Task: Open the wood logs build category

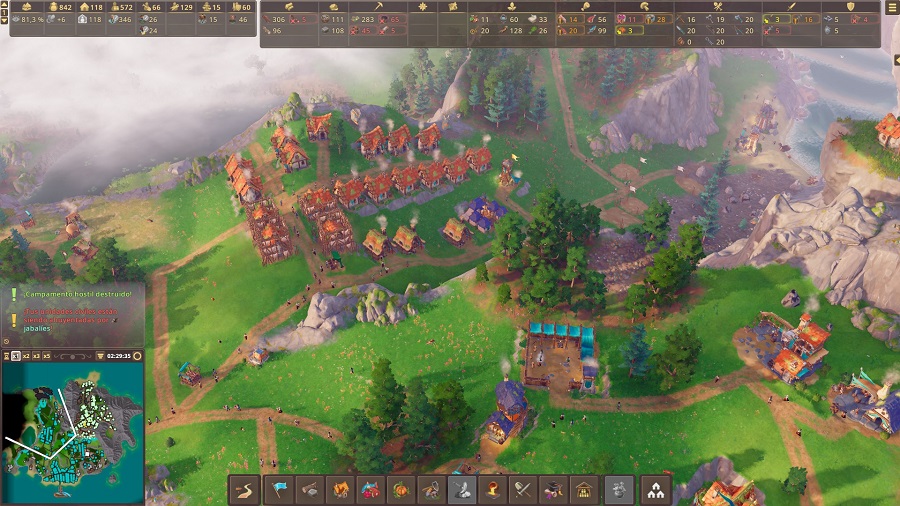Action: pyautogui.click(x=311, y=490)
